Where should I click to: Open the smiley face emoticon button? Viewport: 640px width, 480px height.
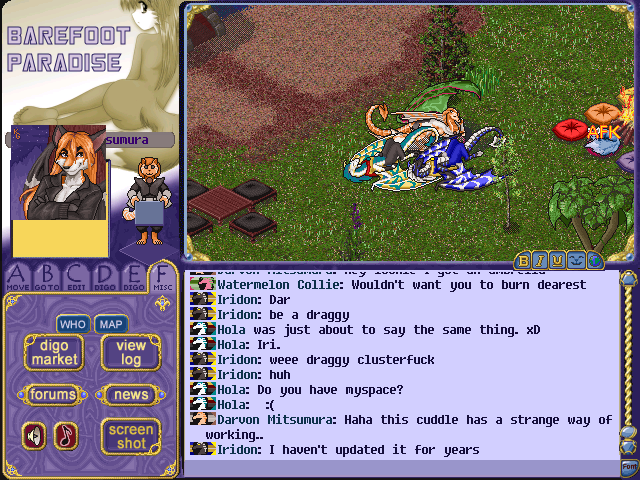point(576,261)
